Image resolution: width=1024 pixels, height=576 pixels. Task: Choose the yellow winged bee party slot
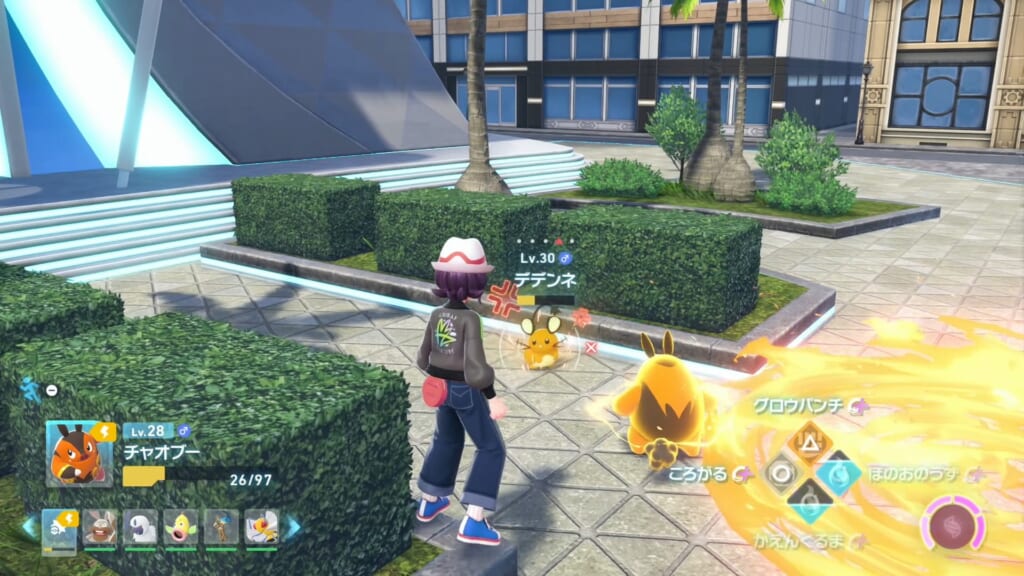coord(260,527)
